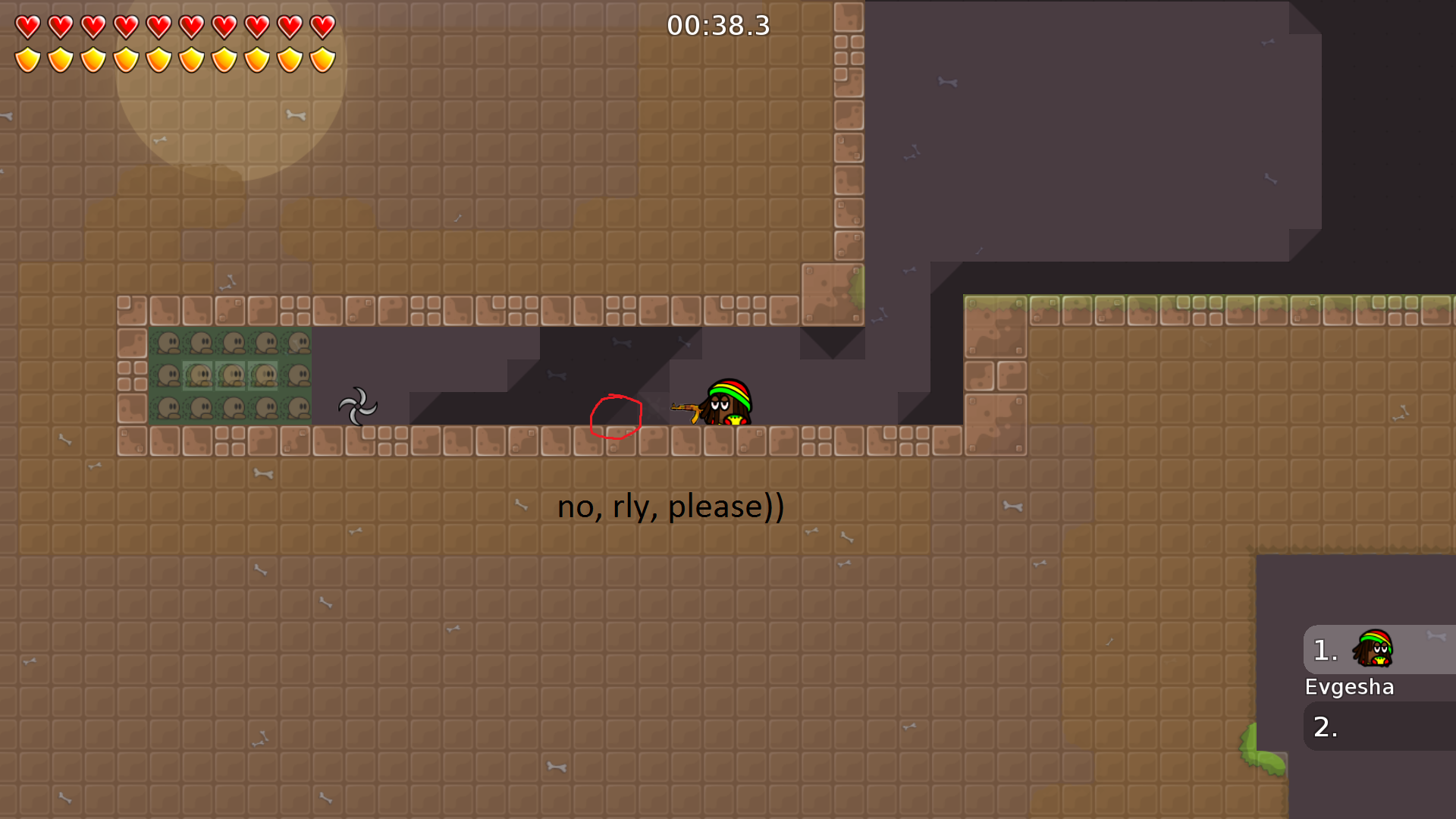Click the 00:38.3 timer display
This screenshot has height=819, width=1456.
tap(719, 25)
